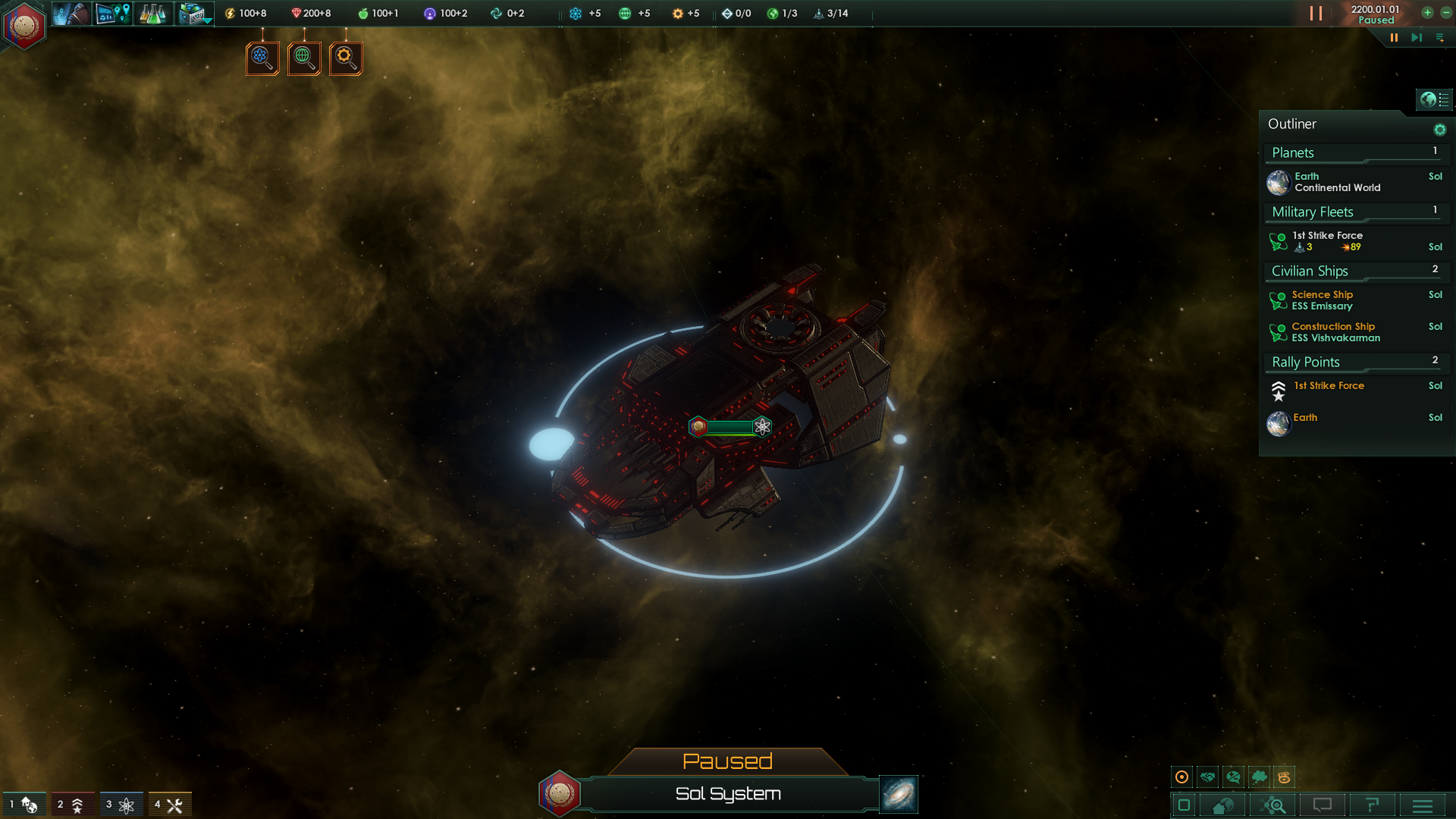Open the Outliner settings gear
Screen dimensions: 1456x819
click(x=1439, y=130)
